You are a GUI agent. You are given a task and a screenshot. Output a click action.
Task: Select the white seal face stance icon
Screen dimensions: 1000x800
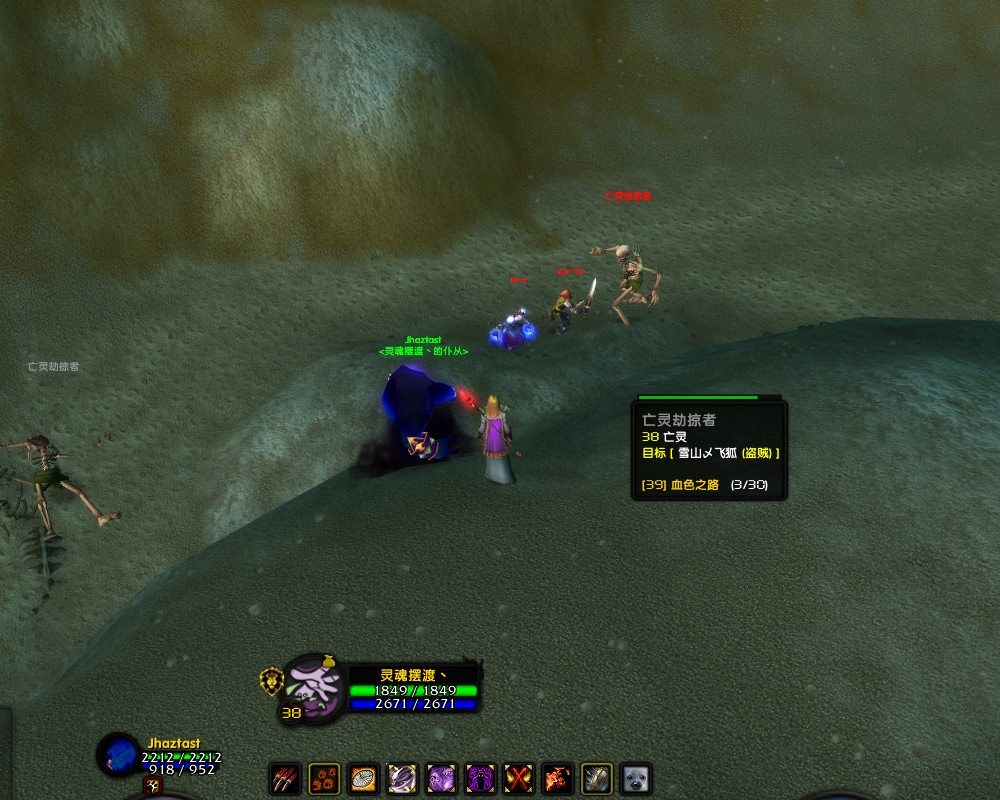[x=636, y=778]
